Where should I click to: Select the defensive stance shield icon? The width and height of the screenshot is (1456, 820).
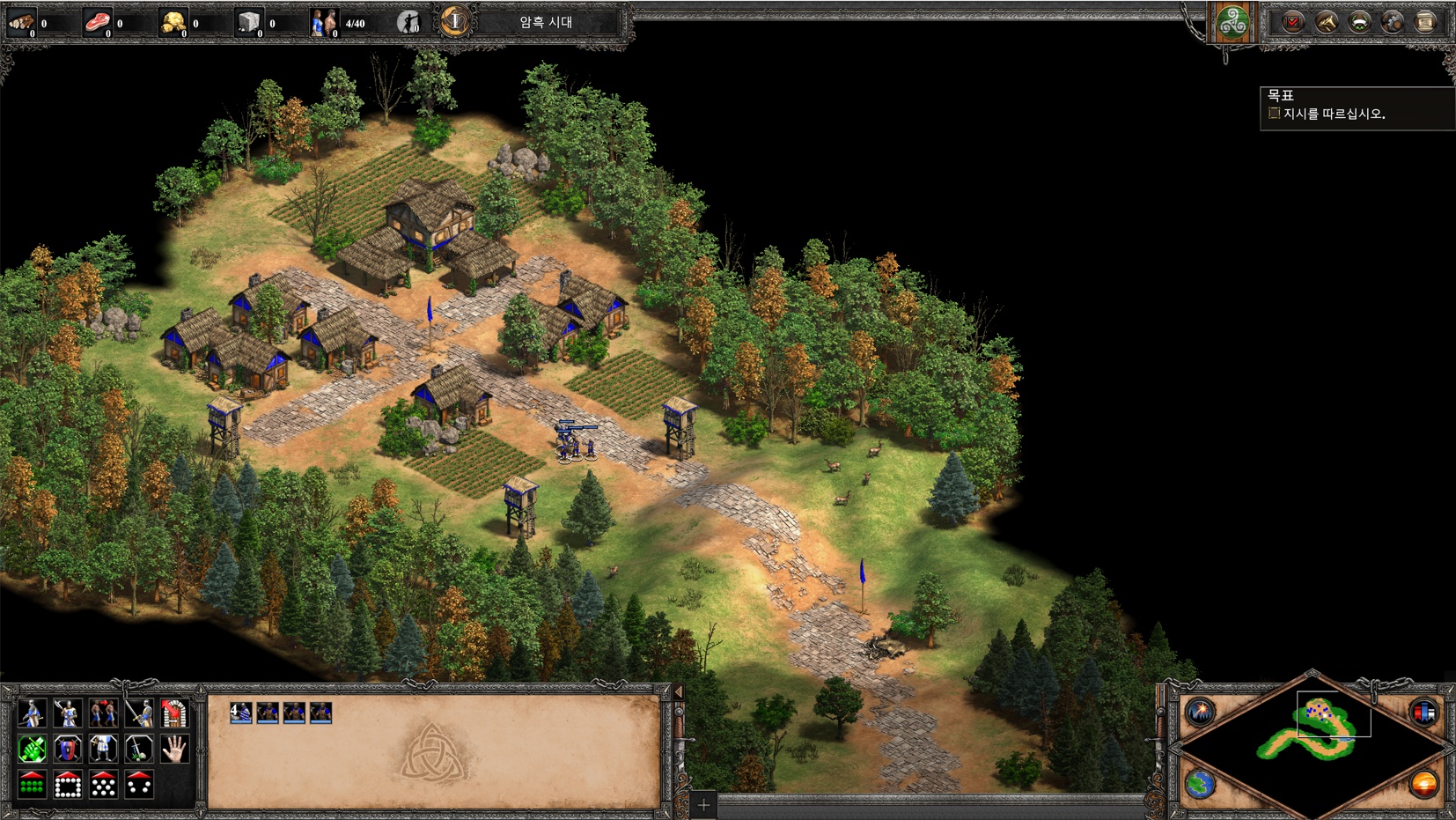(68, 749)
